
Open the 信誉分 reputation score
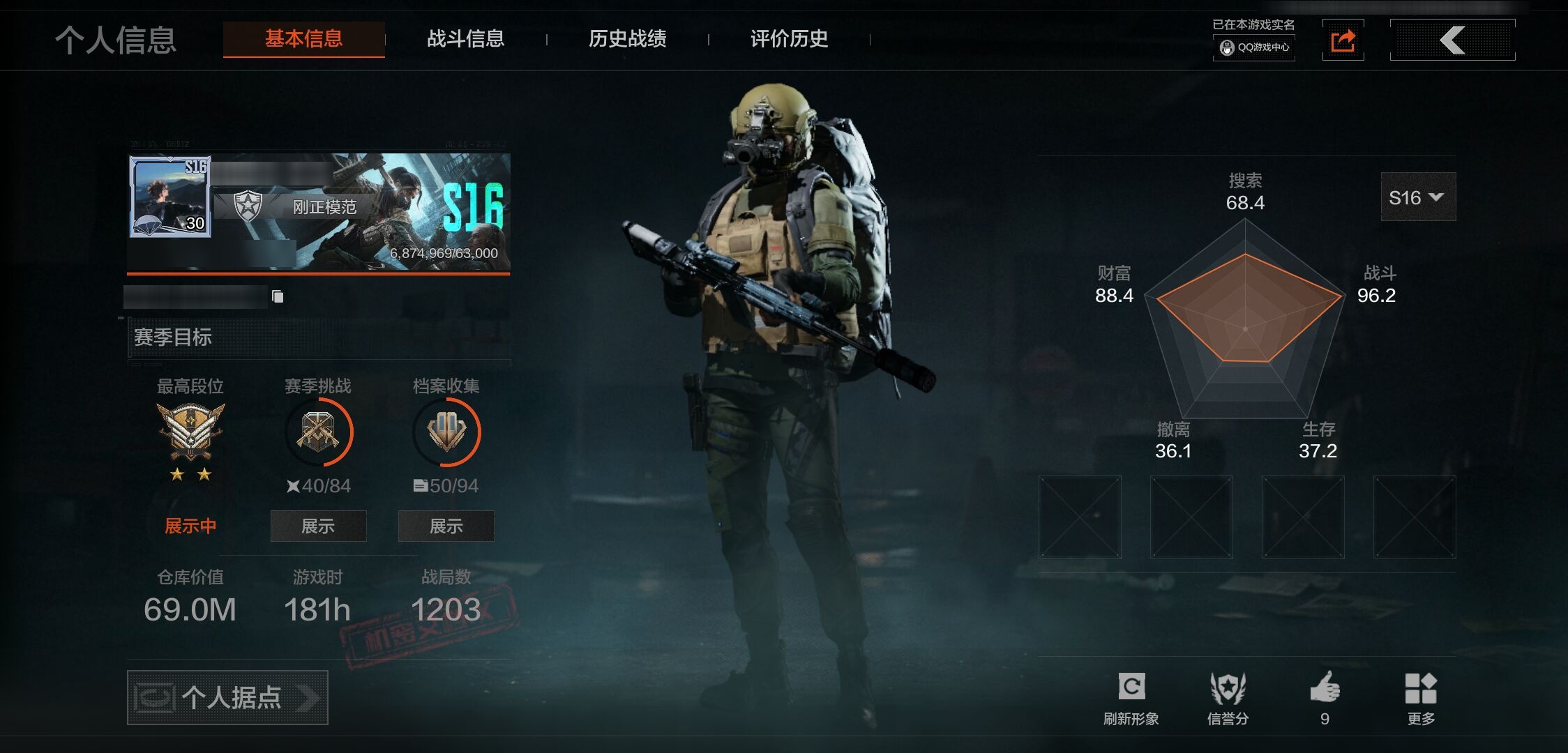[x=1228, y=698]
